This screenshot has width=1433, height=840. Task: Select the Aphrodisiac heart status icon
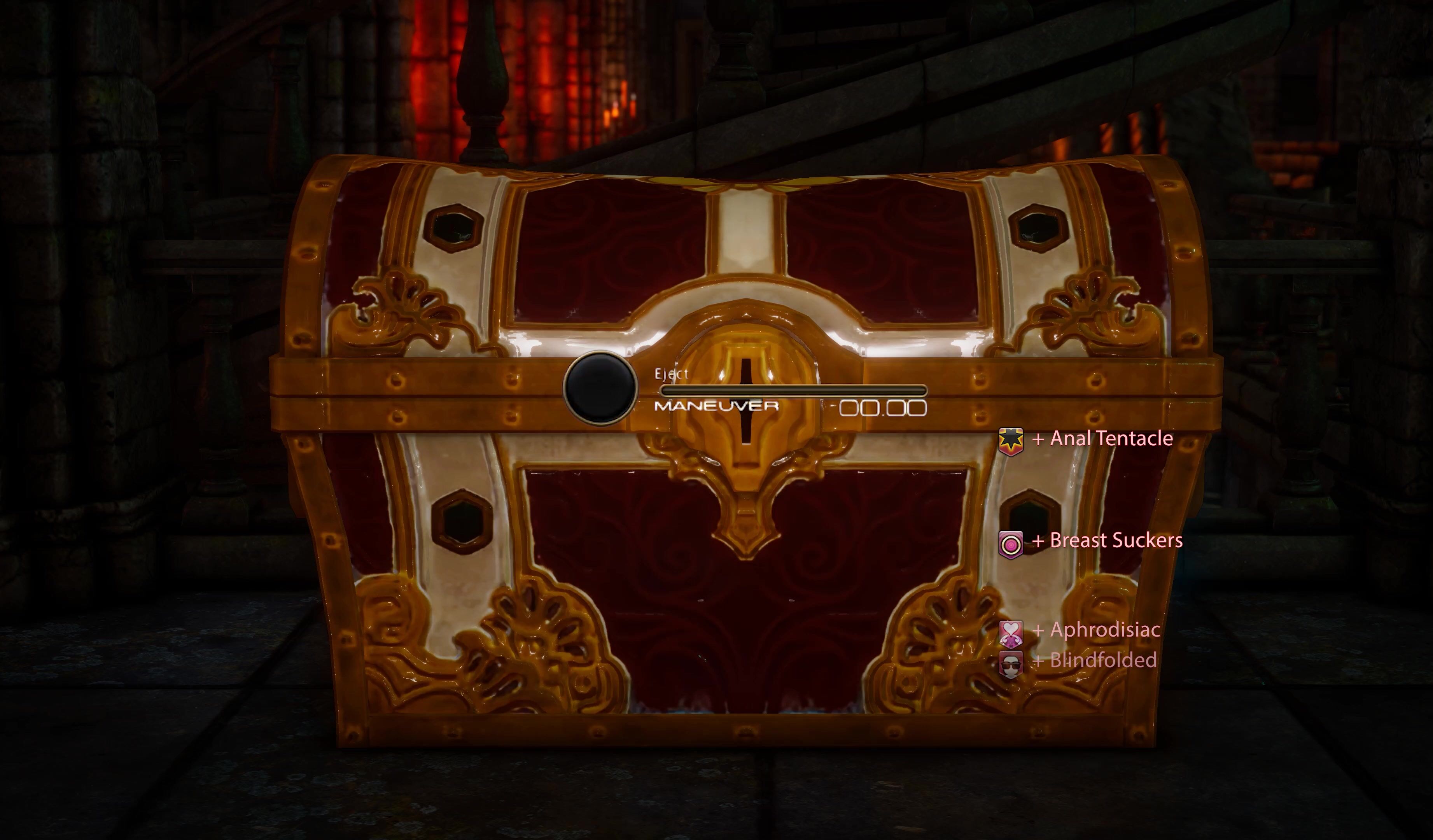point(1011,633)
